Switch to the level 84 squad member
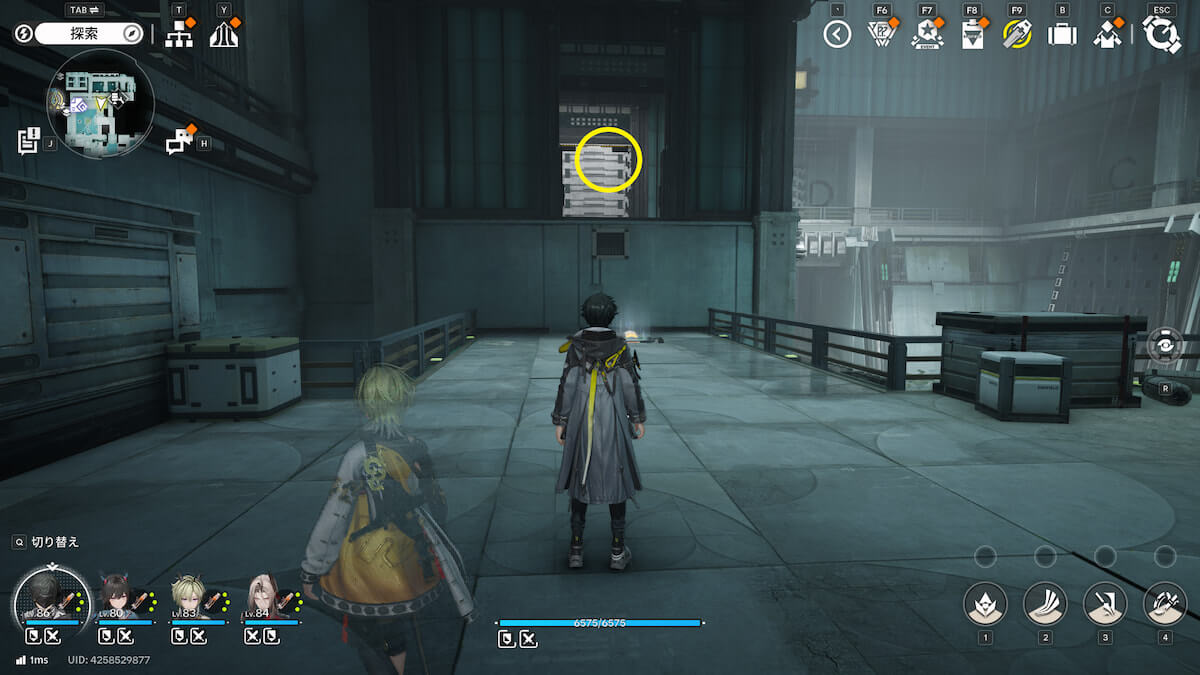Viewport: 1200px width, 675px height. click(263, 600)
